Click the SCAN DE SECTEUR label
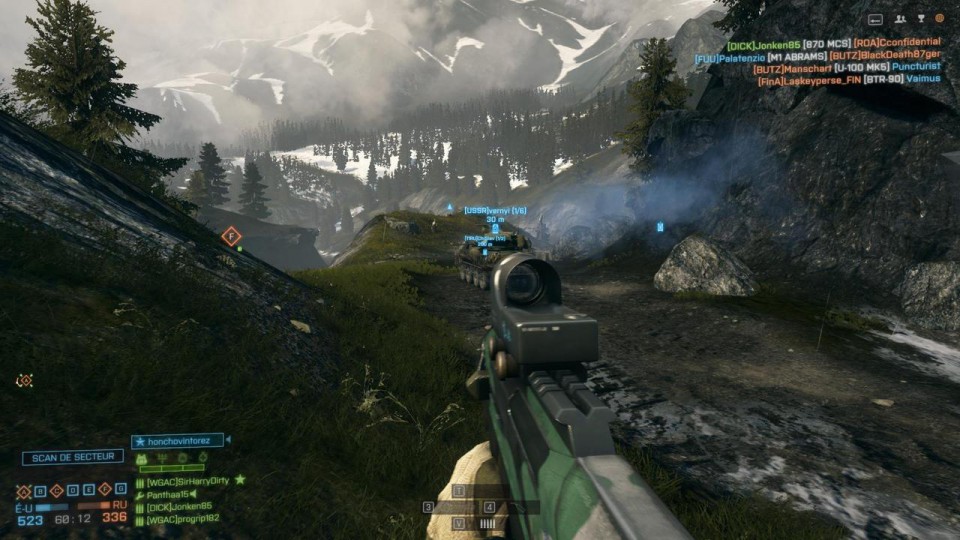This screenshot has height=540, width=960. (x=73, y=457)
